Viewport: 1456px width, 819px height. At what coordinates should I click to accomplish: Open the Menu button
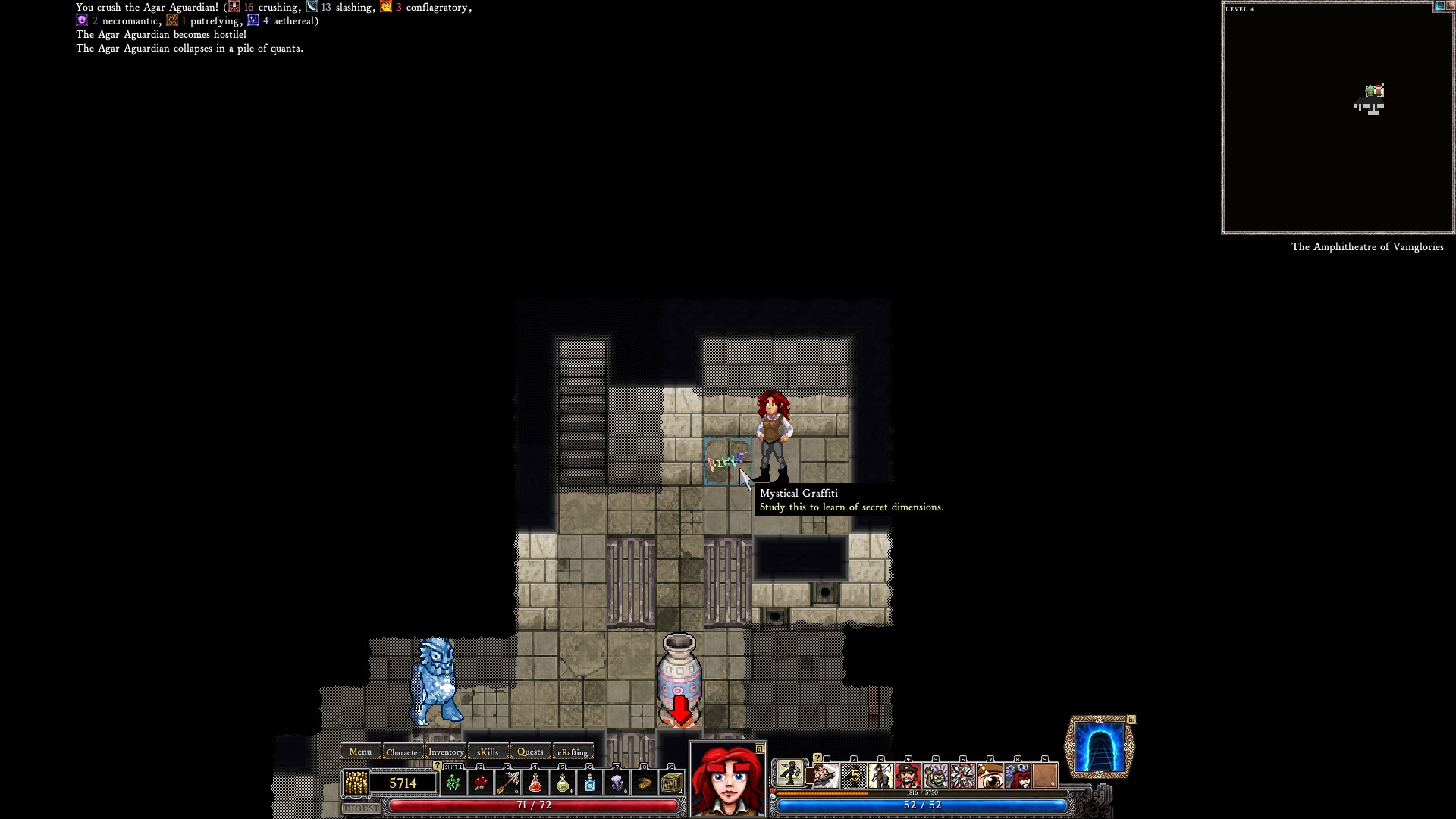pyautogui.click(x=360, y=752)
